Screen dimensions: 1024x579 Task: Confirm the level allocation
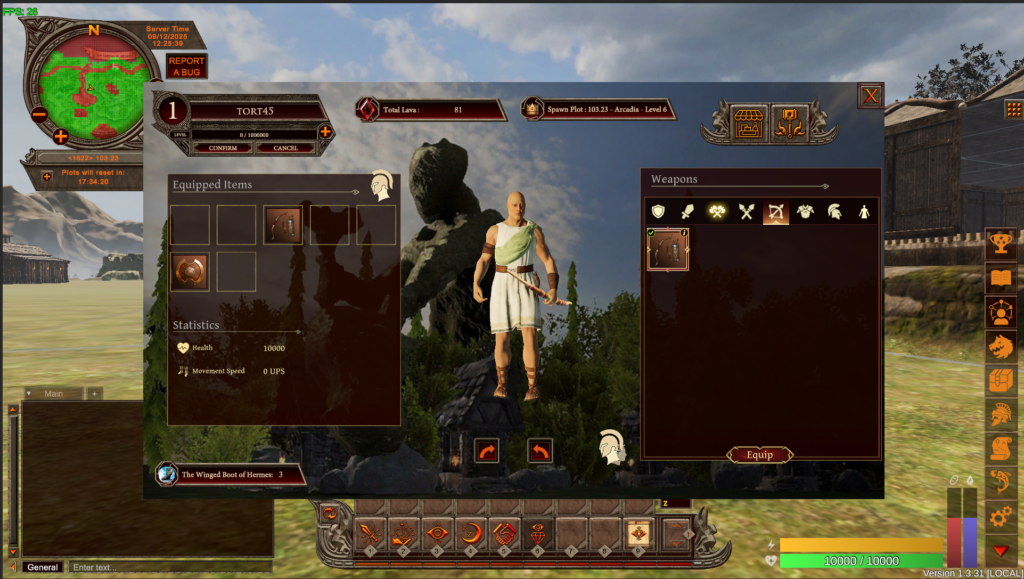223,148
